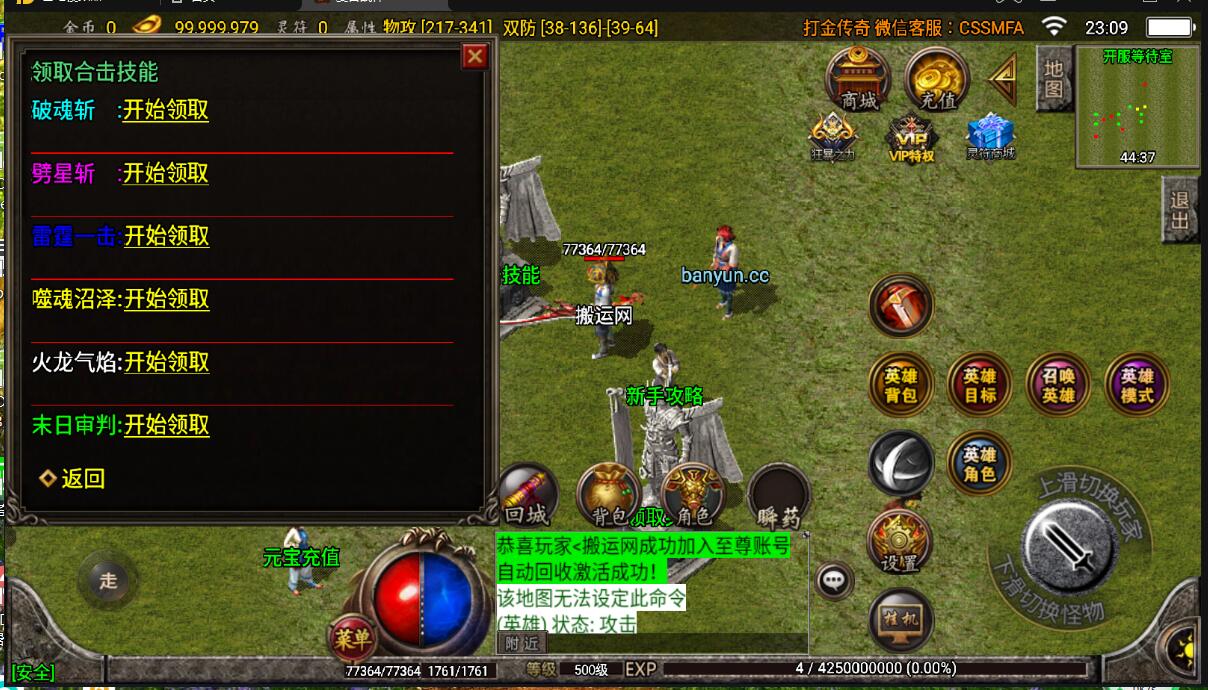This screenshot has width=1208, height=690.
Task: Claim the 劈星斩 skill via 开始领取
Action: (165, 173)
